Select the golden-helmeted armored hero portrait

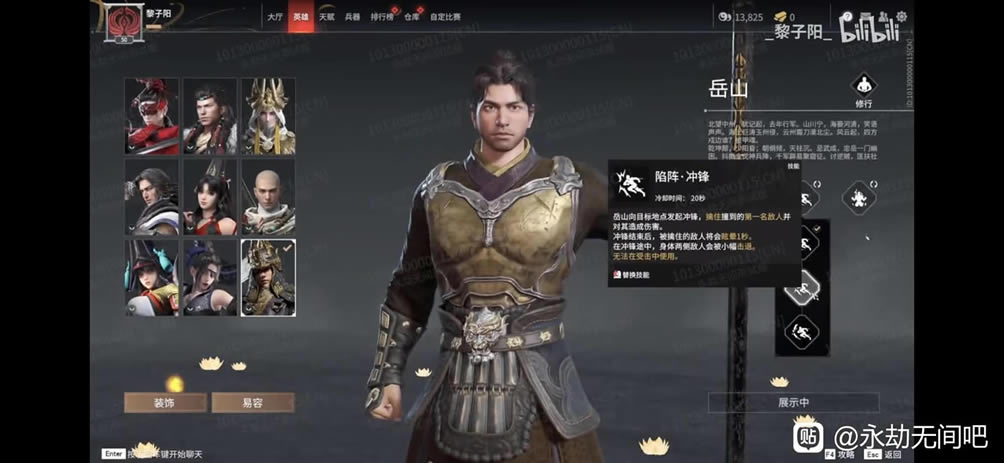click(268, 277)
